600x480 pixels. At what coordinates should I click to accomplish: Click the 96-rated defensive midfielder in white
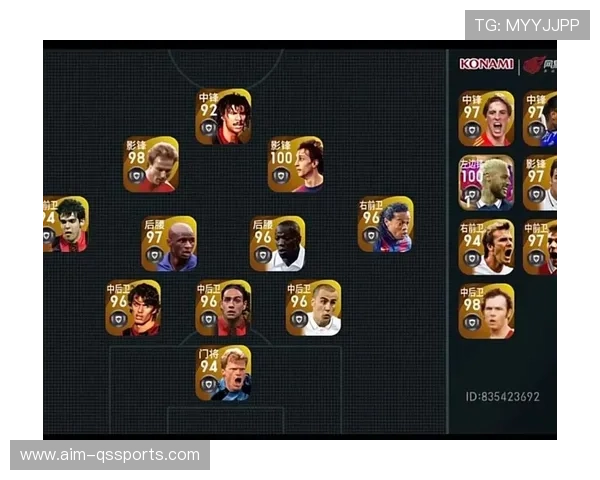click(277, 244)
